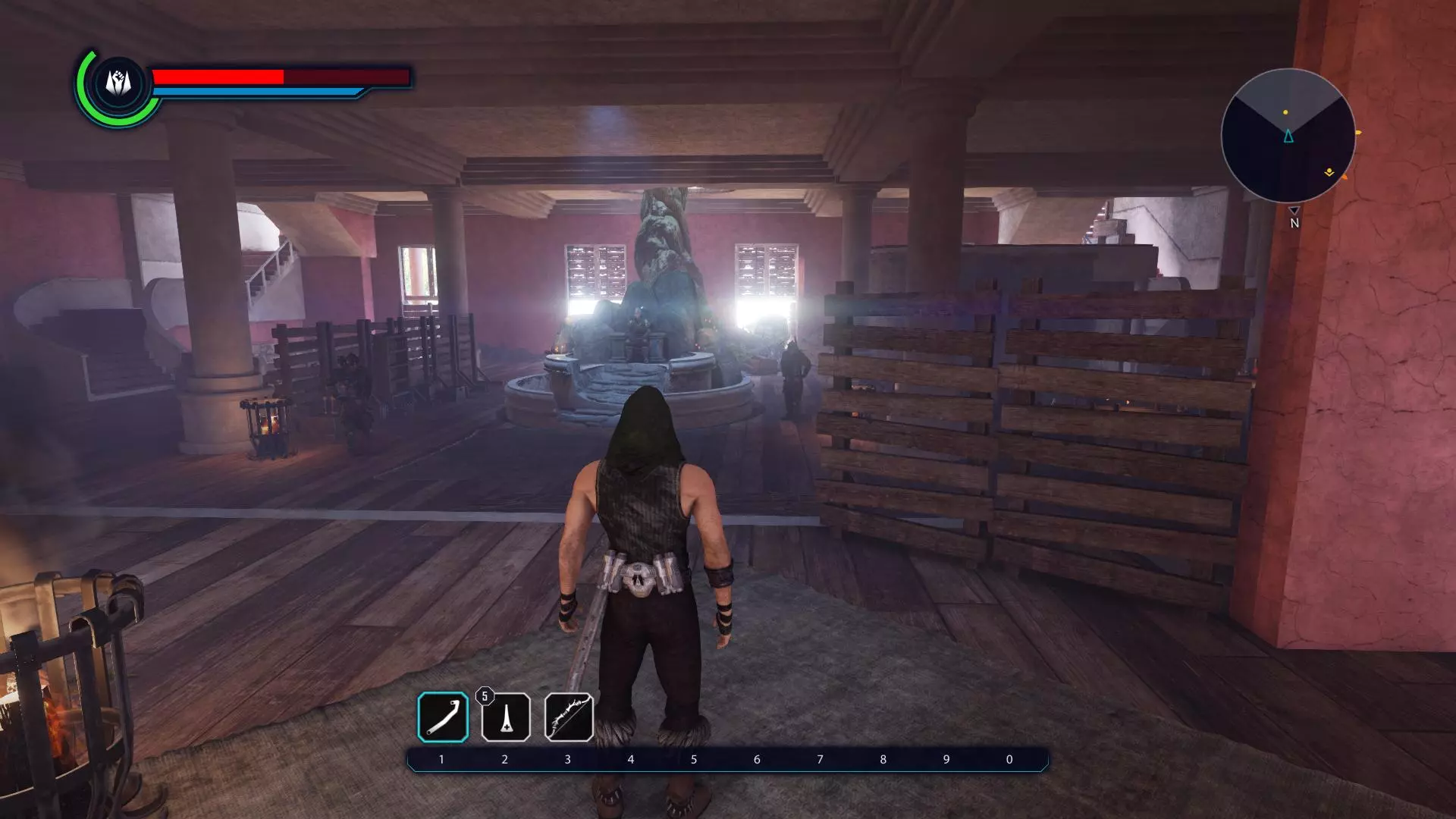Use the healing potion with count 5
The image size is (1456, 819).
[x=506, y=717]
